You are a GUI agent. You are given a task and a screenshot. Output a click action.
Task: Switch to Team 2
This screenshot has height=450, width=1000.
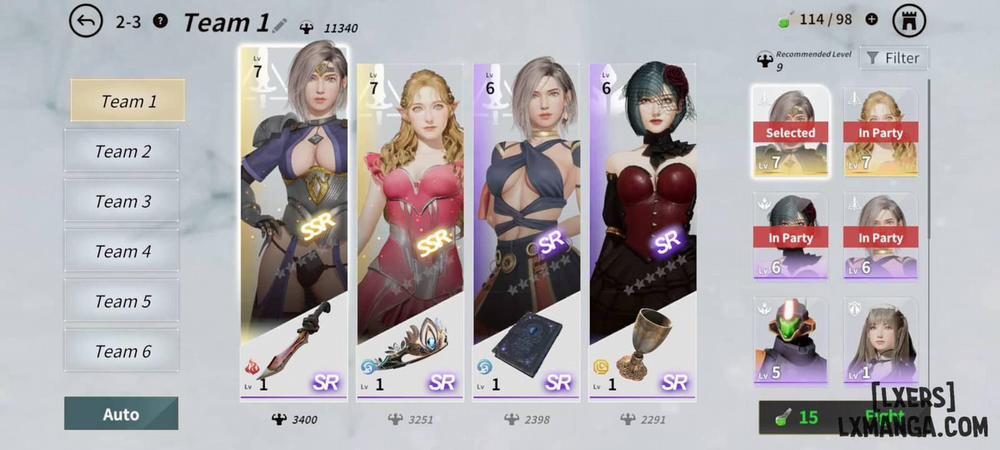click(122, 151)
